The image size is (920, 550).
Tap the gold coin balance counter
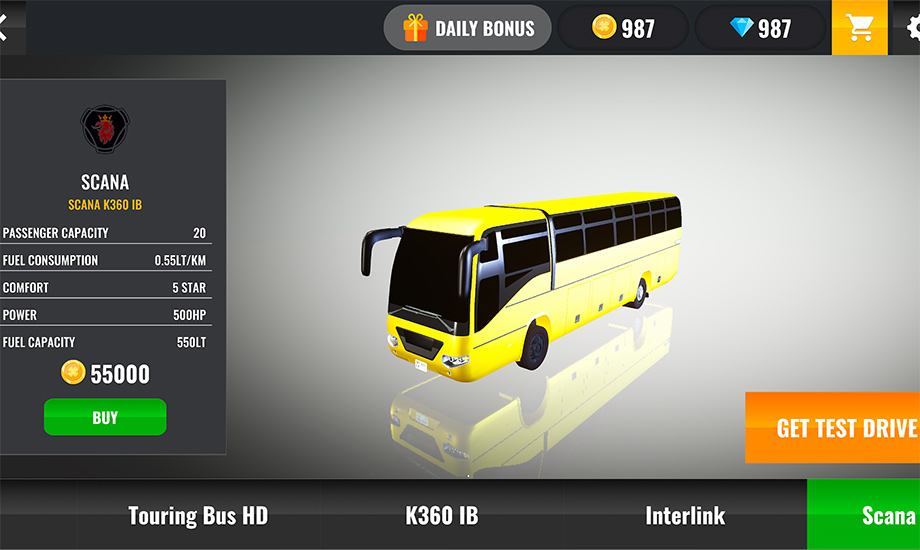tap(623, 28)
